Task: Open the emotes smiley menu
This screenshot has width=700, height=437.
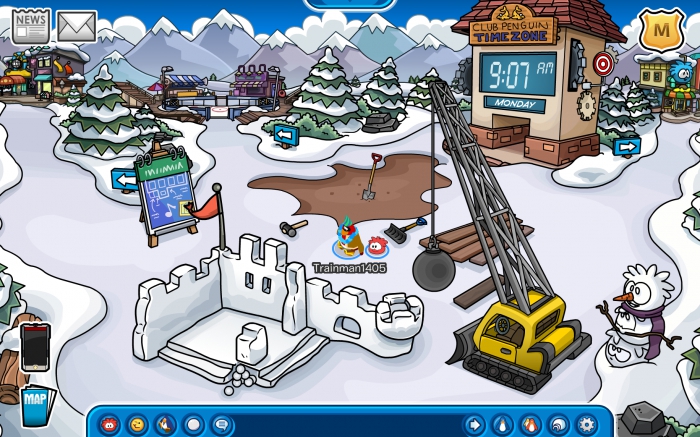Action: [x=137, y=424]
